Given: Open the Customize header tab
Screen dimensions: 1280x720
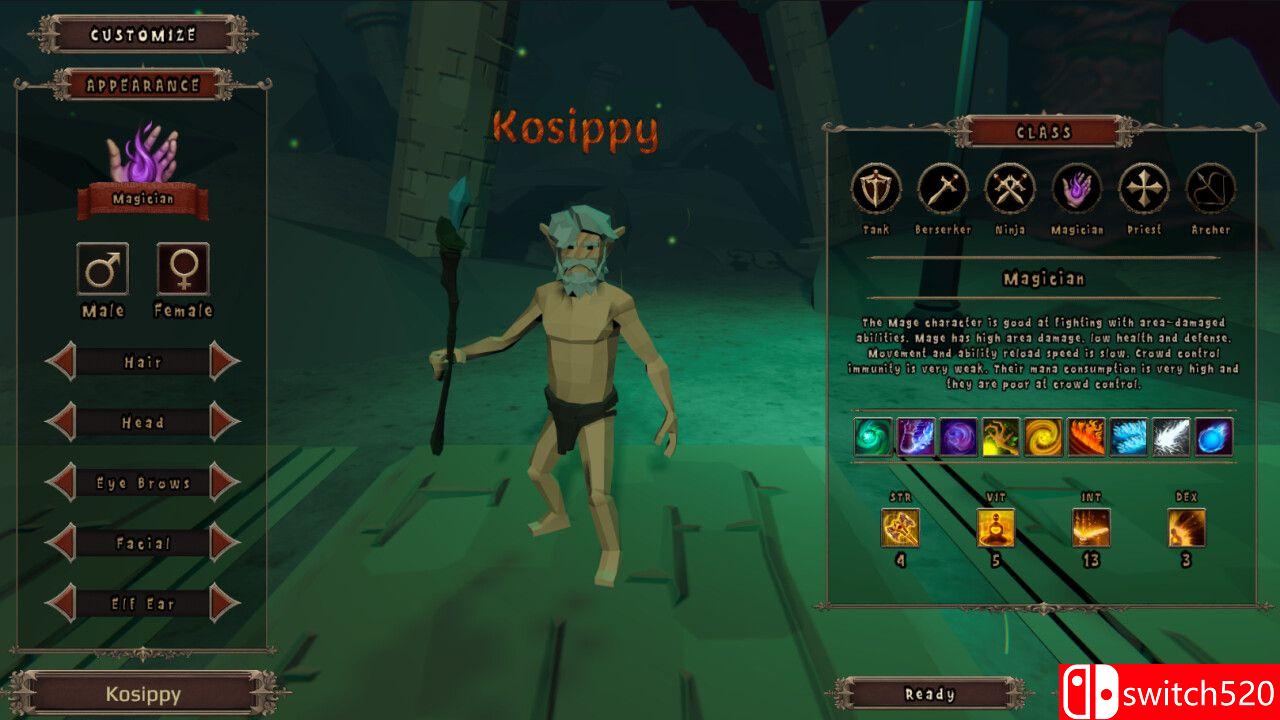Looking at the screenshot, I should point(143,35).
